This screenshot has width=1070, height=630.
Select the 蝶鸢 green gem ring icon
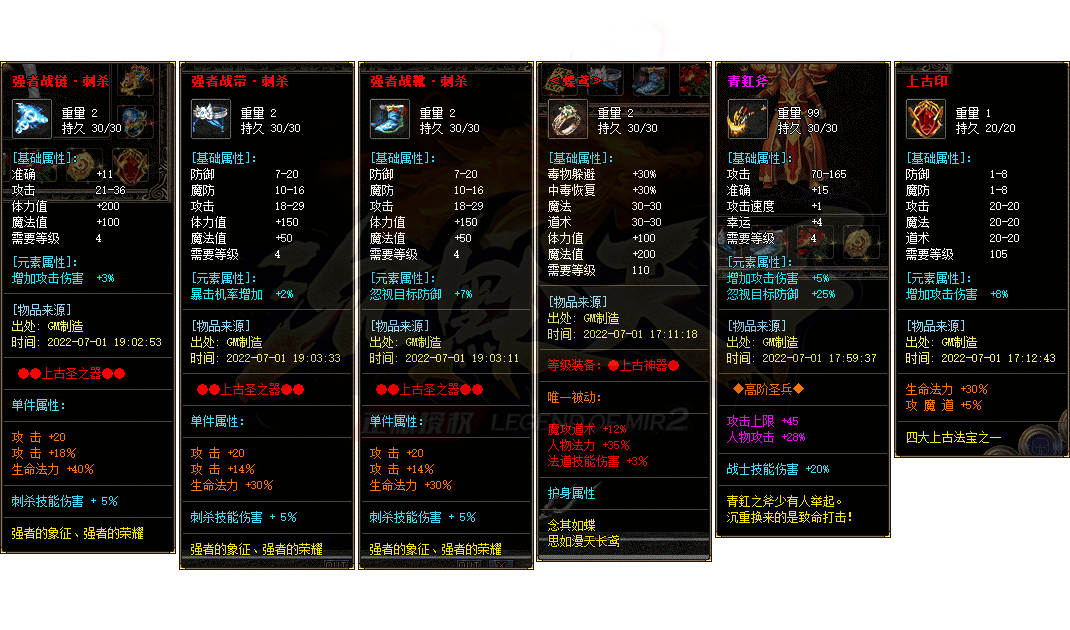coord(568,119)
